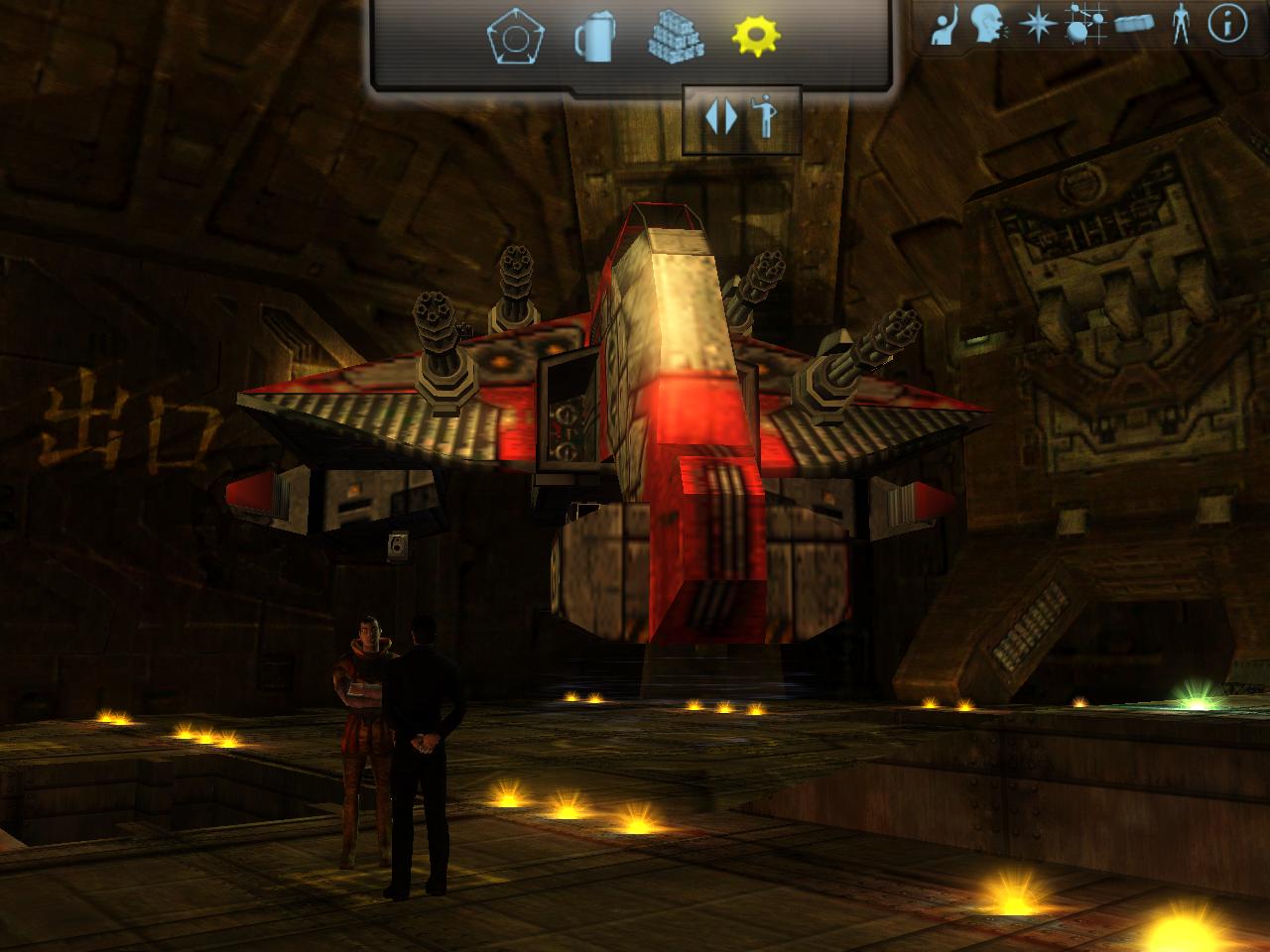The image size is (1270, 952).
Task: Click the left-right arrows icon
Action: point(721,117)
